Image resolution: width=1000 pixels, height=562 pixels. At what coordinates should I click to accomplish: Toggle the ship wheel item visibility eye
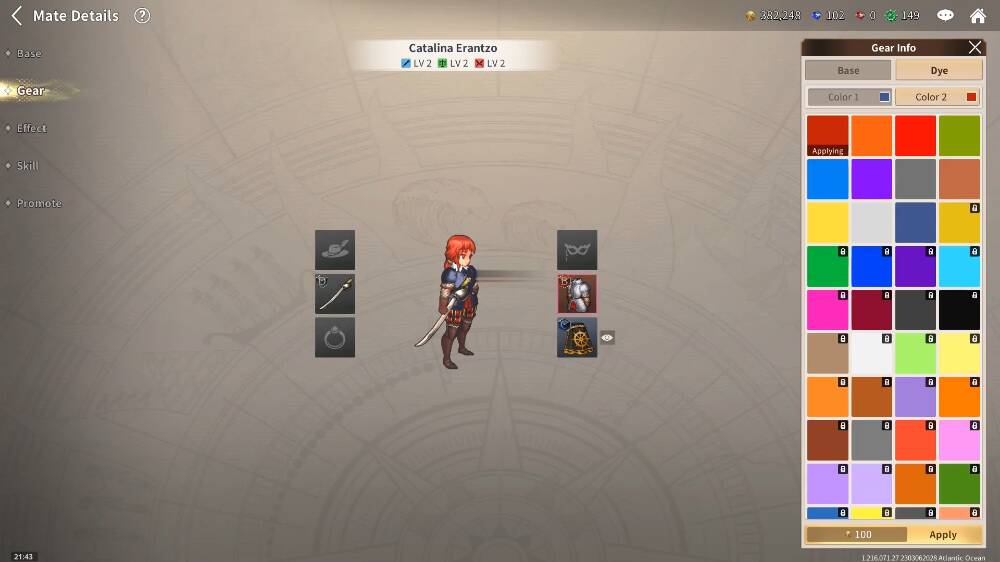pos(607,338)
